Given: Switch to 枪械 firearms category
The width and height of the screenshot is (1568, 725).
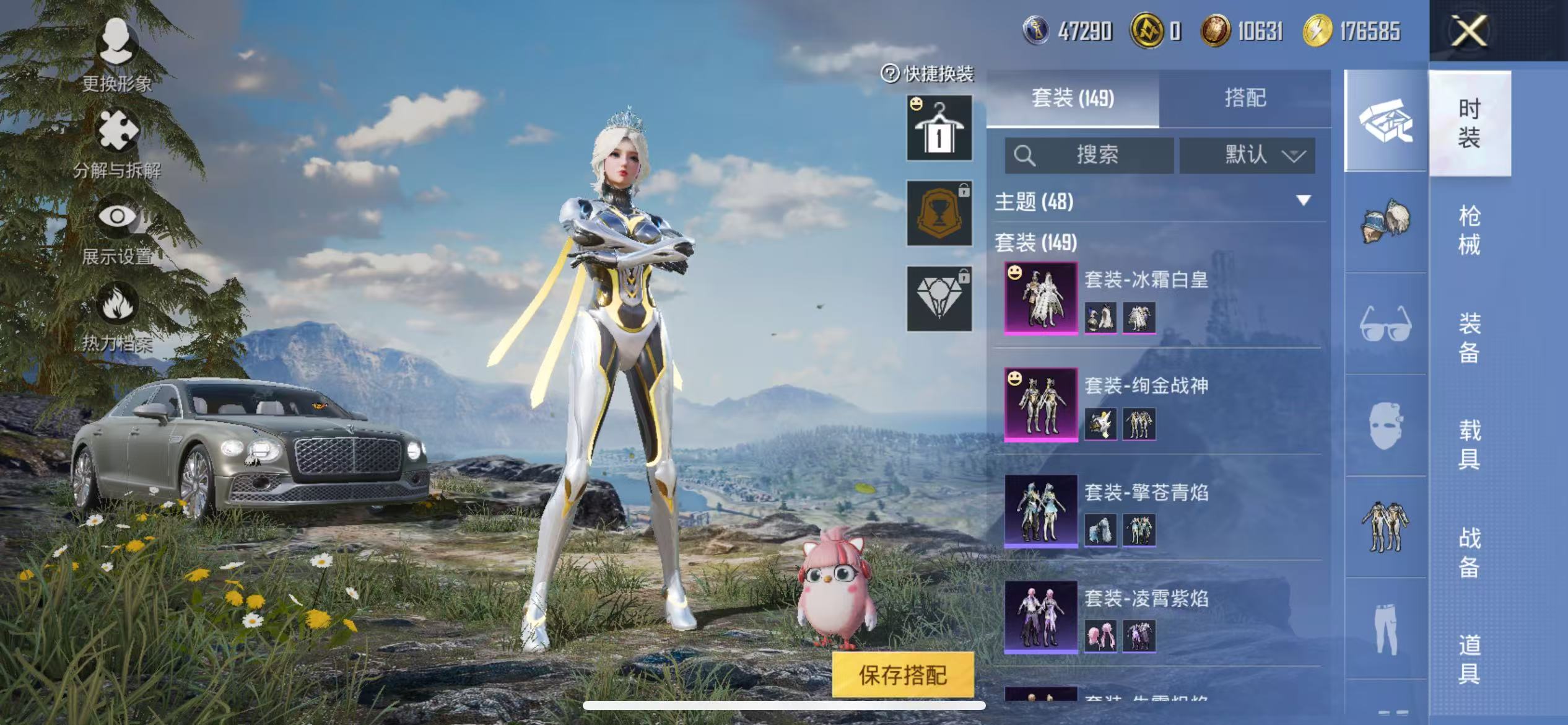Looking at the screenshot, I should point(1469,230).
